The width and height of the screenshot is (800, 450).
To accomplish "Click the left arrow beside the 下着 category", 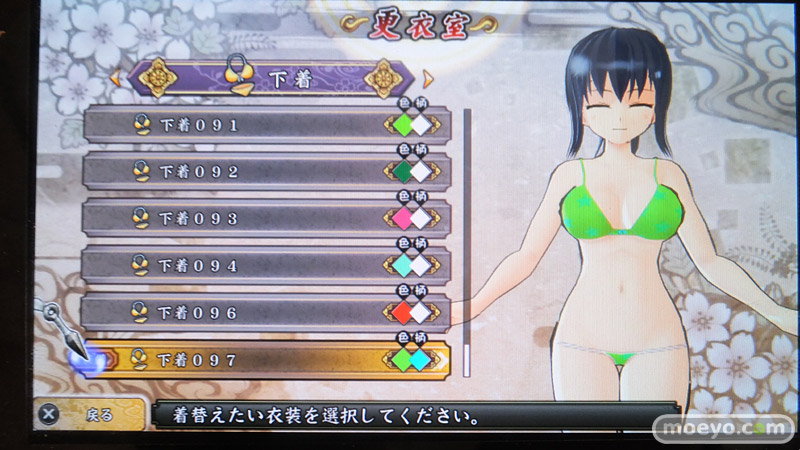I will 115,78.
